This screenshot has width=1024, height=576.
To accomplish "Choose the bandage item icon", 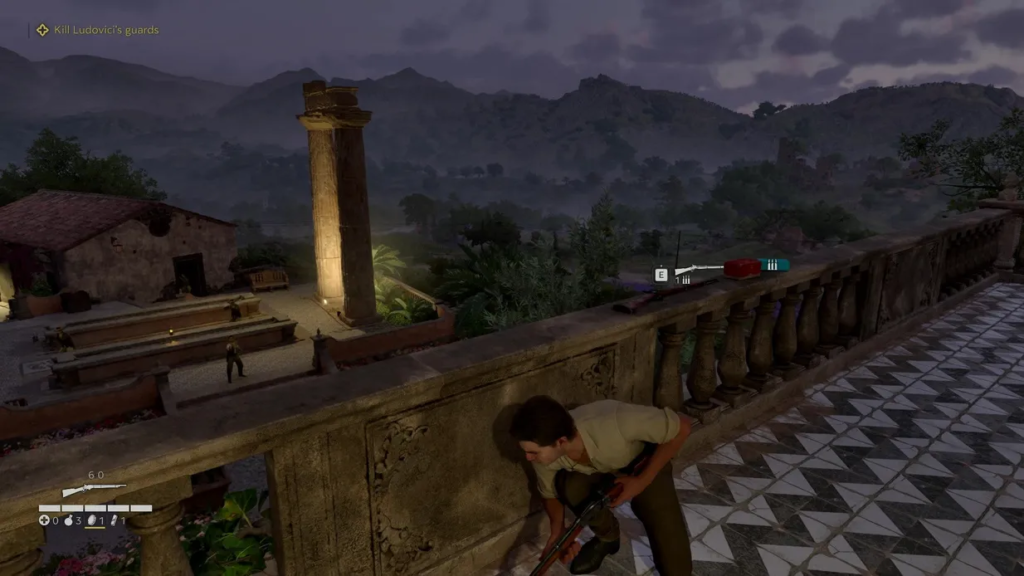I will click(x=114, y=520).
